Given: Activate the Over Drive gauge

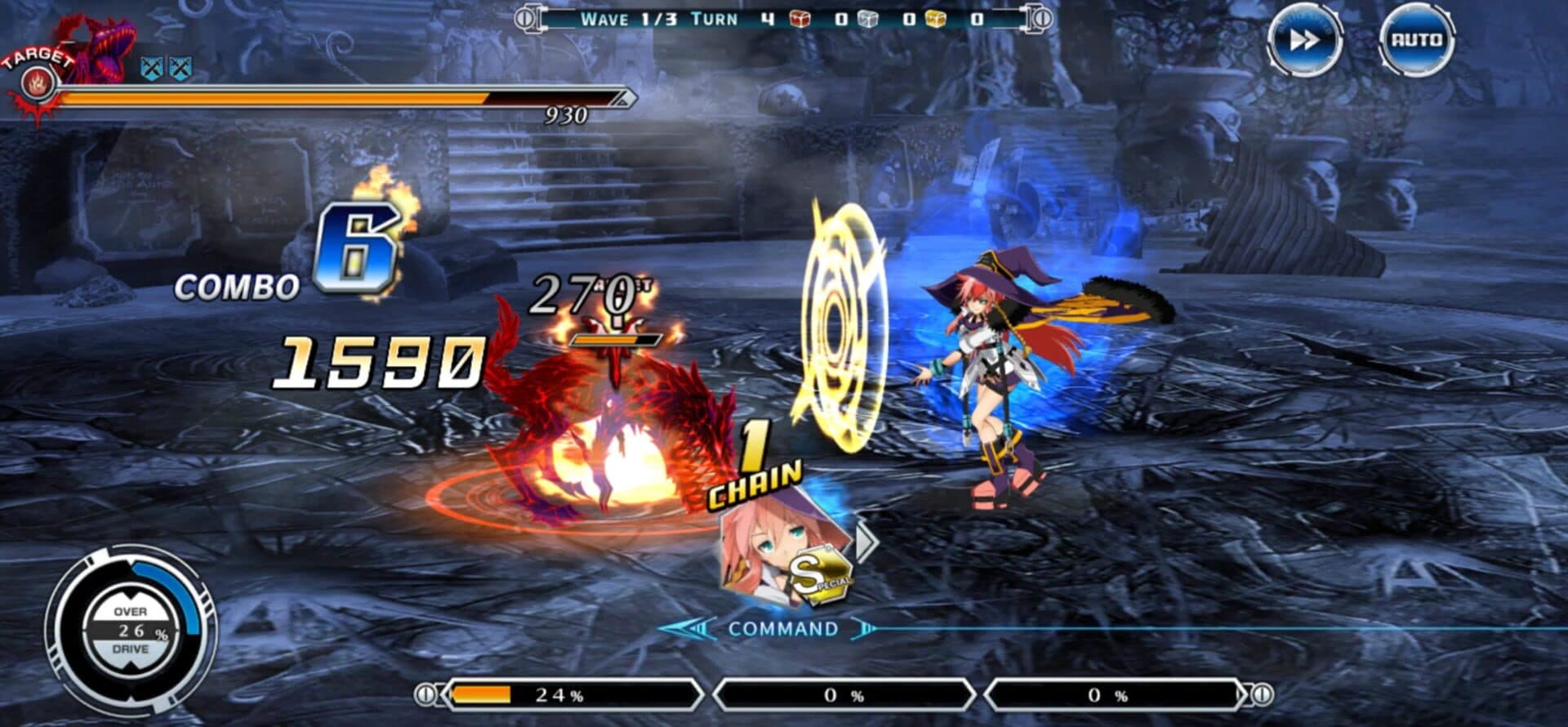Looking at the screenshot, I should [131, 630].
